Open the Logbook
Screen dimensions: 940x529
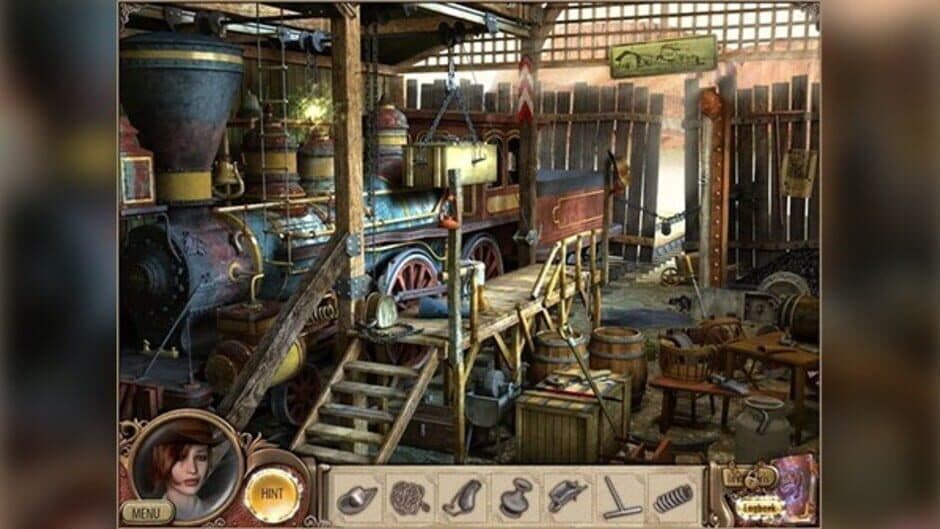pos(761,508)
